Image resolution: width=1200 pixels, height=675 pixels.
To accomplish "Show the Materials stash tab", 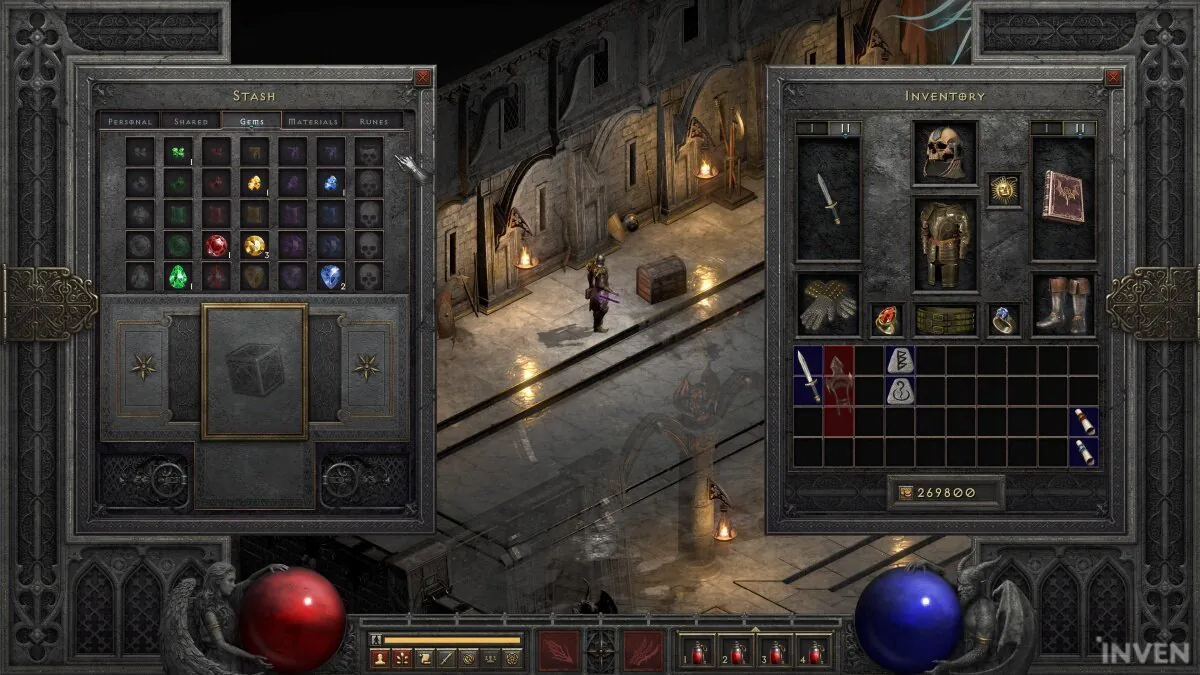I will coord(313,121).
